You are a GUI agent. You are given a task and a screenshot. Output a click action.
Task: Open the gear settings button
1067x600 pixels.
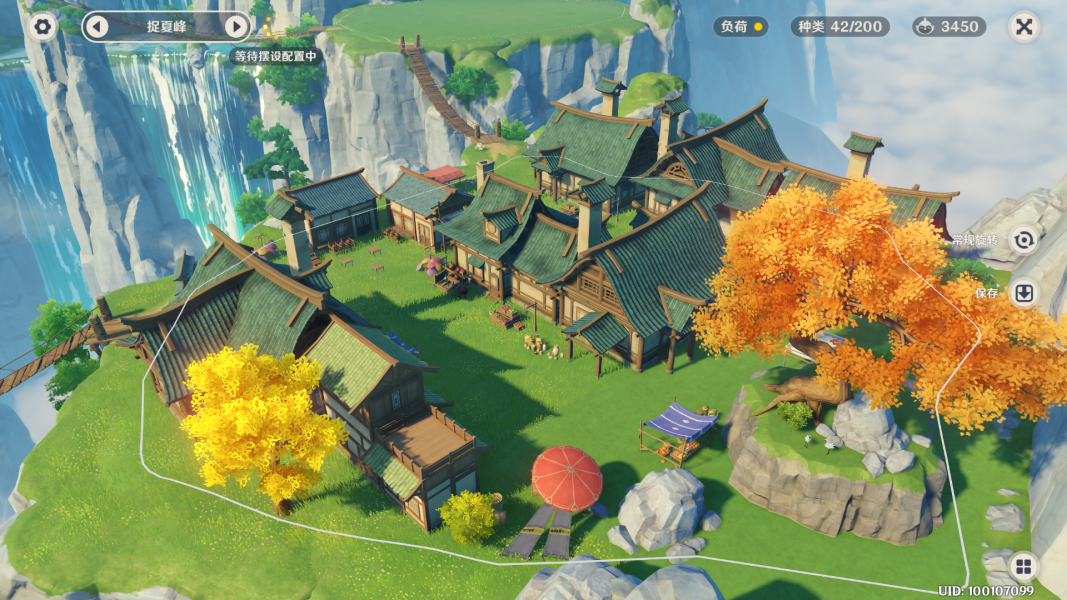pyautogui.click(x=42, y=26)
